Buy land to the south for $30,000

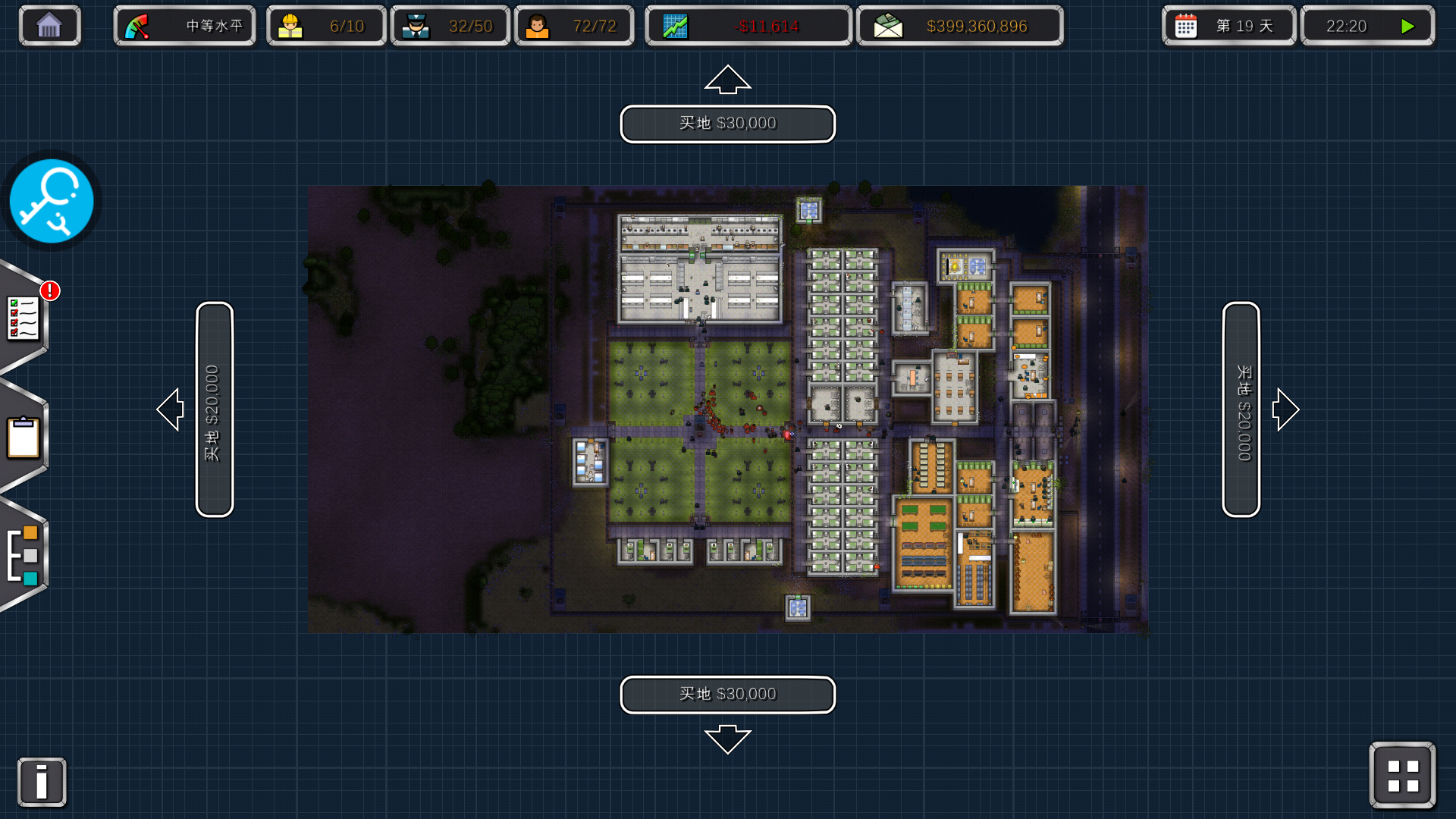tap(727, 695)
